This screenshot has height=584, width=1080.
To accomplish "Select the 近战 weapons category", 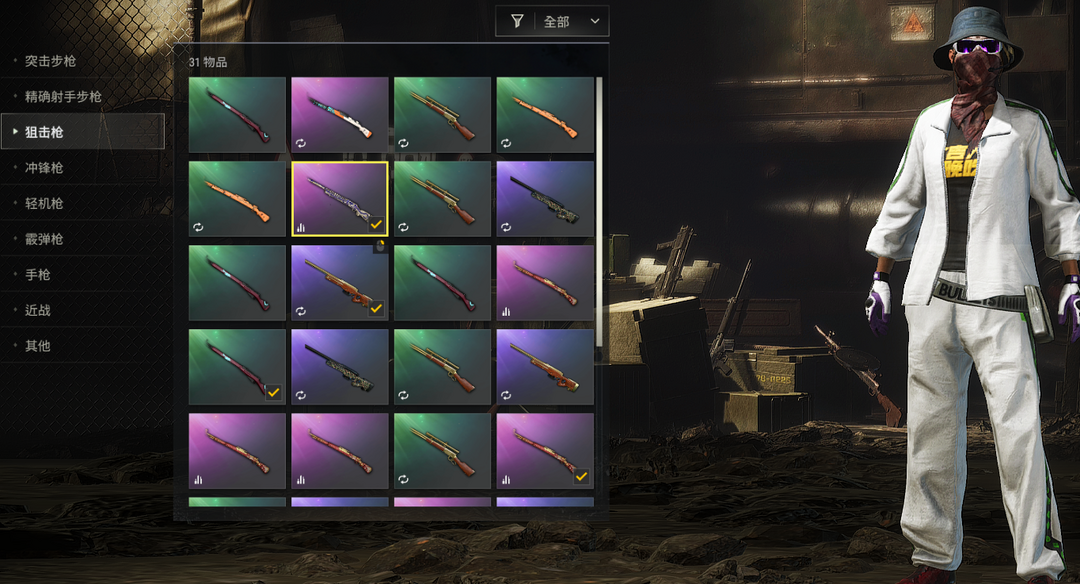I will pyautogui.click(x=37, y=310).
